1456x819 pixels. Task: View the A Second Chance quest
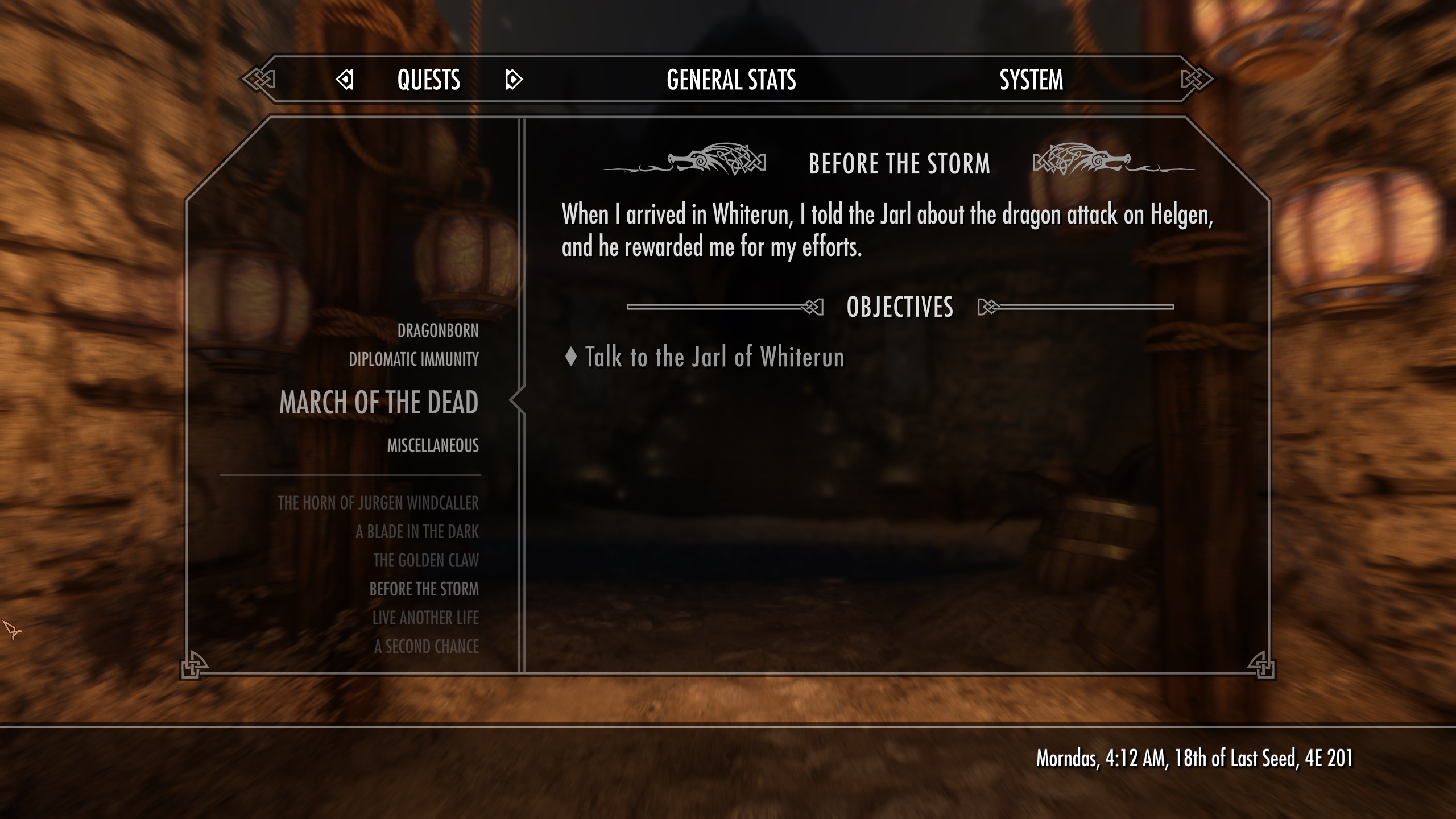tap(427, 647)
